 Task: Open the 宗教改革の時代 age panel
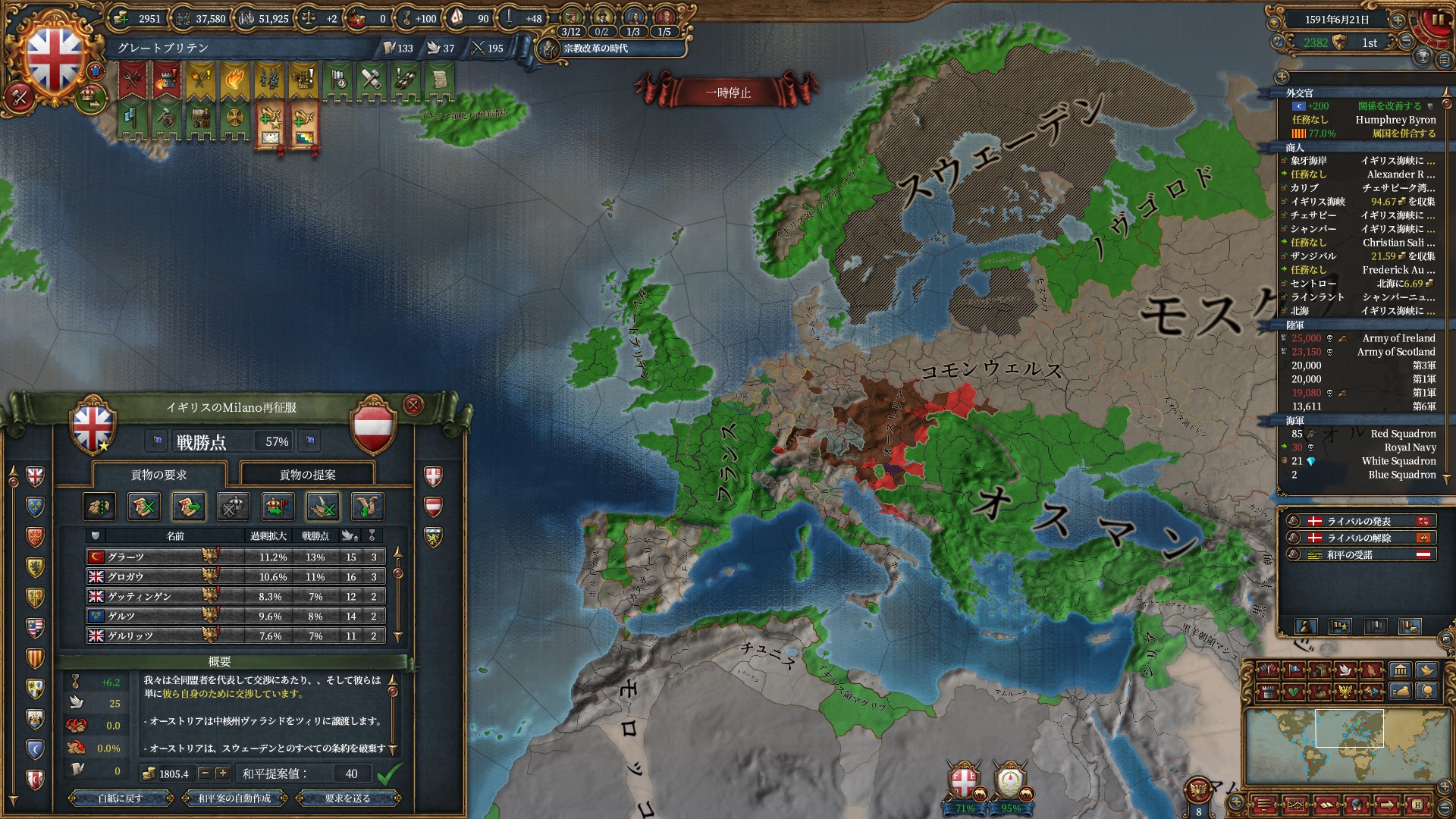pos(595,49)
